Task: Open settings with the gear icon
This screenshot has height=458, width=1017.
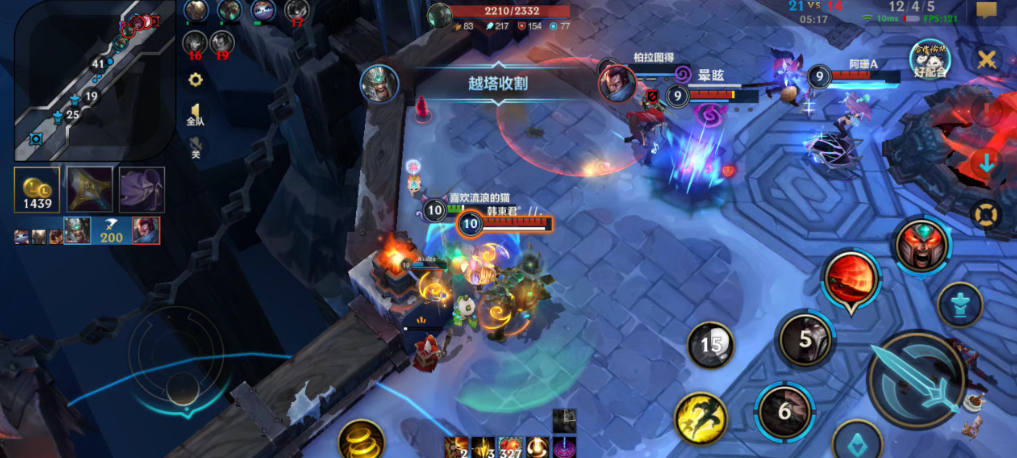Action: 196,79
